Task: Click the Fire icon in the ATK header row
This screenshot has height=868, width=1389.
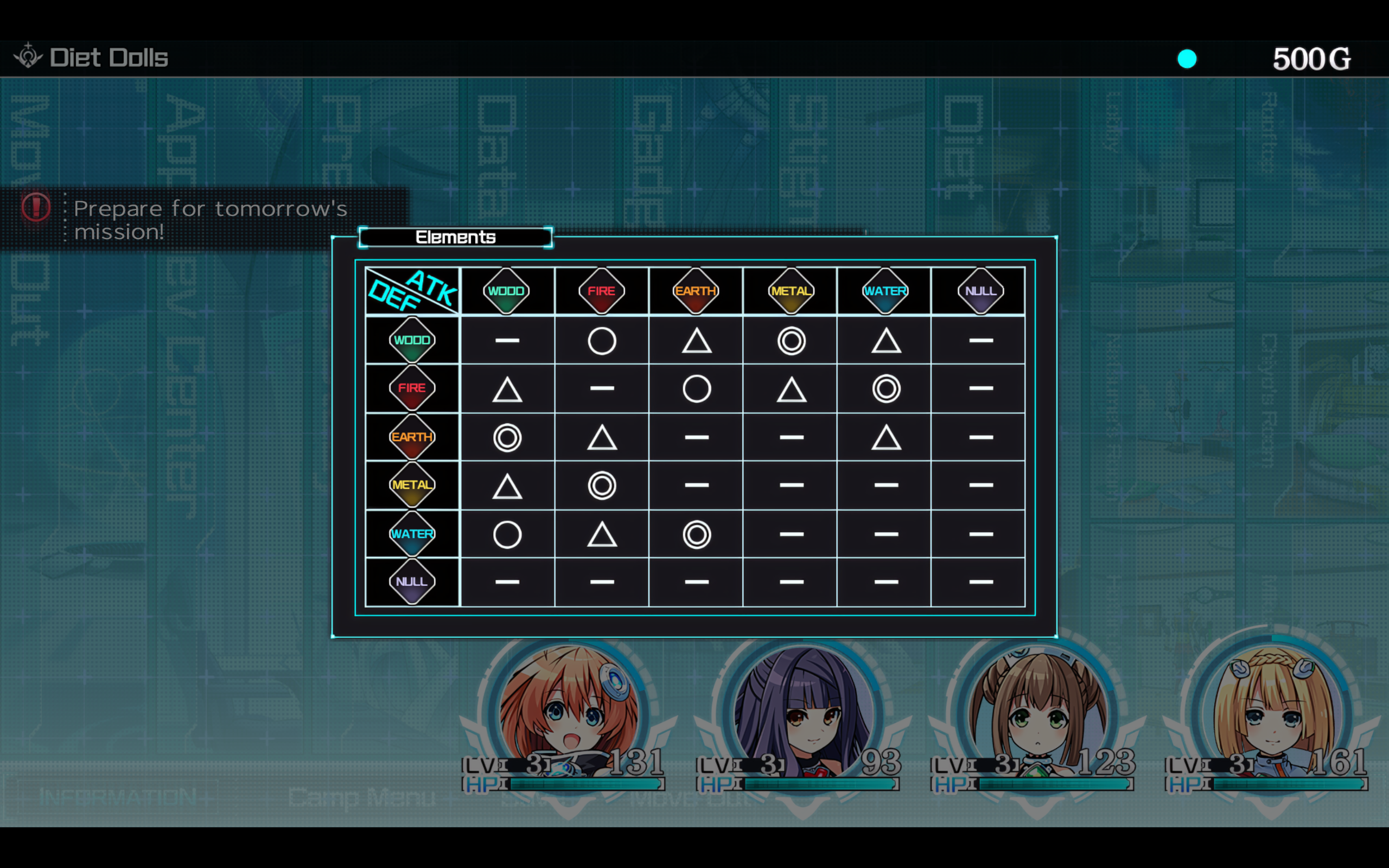Action: [602, 291]
